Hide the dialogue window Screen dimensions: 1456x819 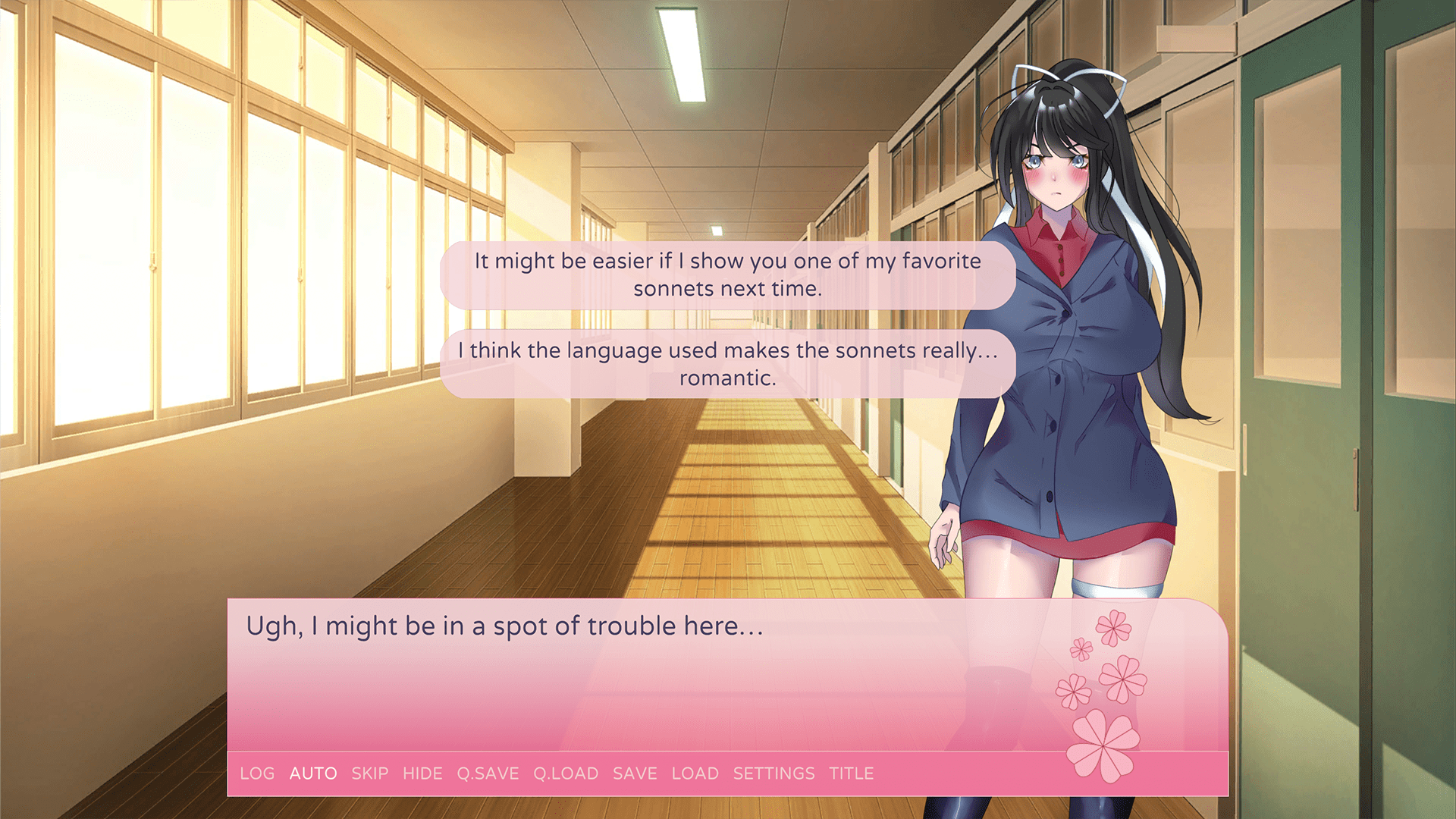[x=422, y=773]
